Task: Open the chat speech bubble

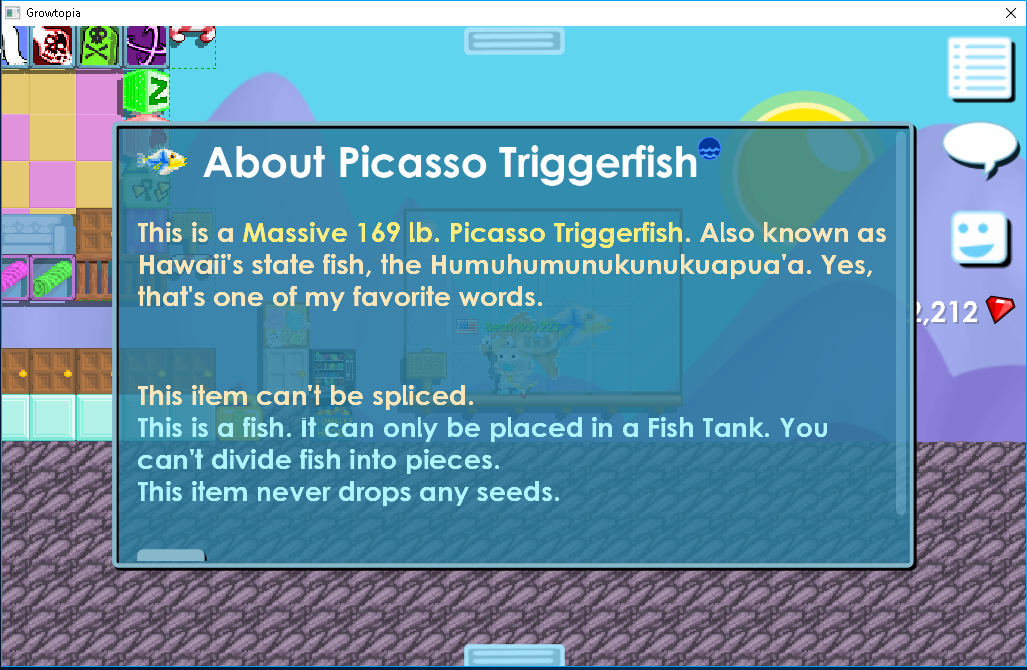Action: (x=980, y=148)
